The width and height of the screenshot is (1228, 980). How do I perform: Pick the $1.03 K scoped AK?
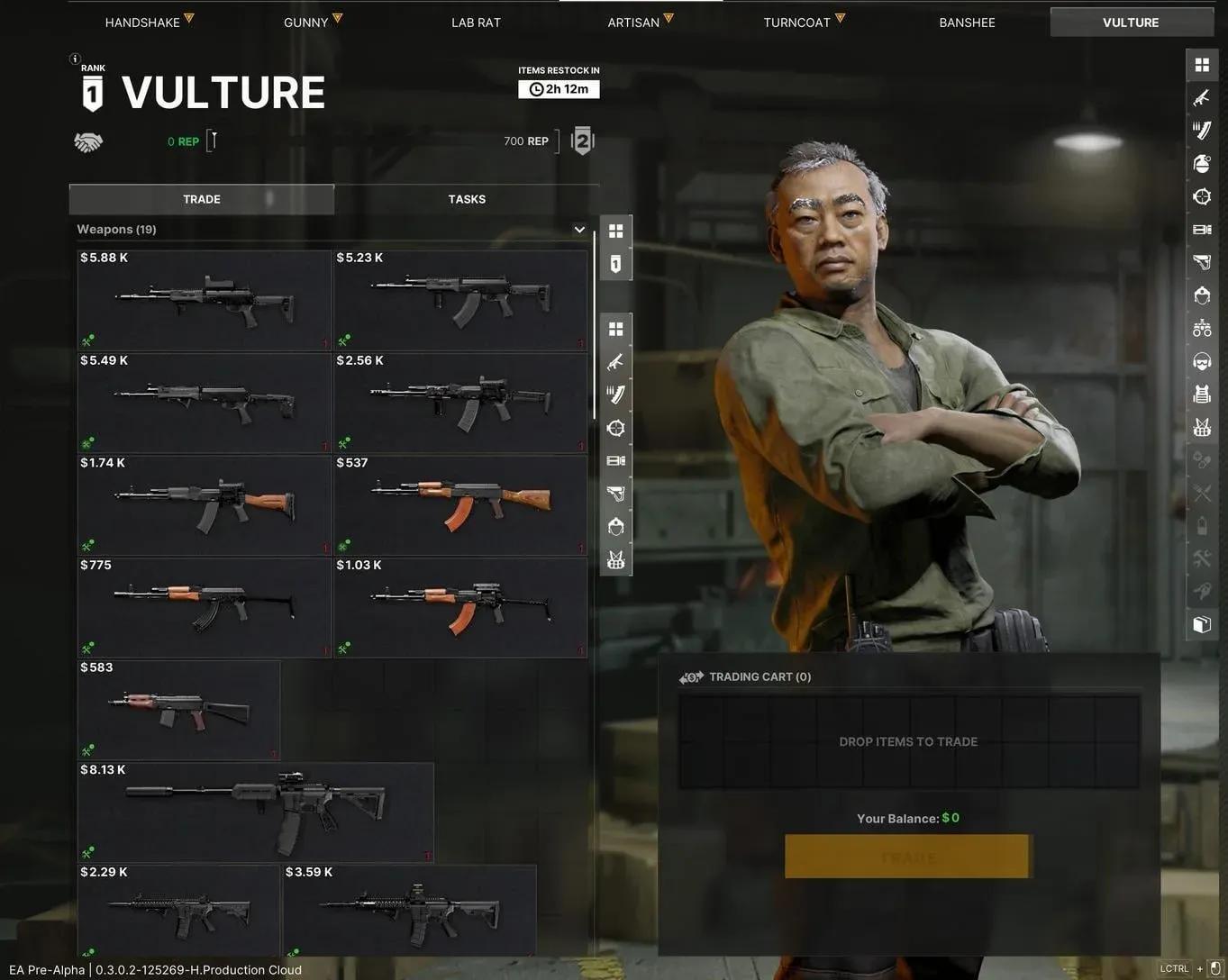460,608
